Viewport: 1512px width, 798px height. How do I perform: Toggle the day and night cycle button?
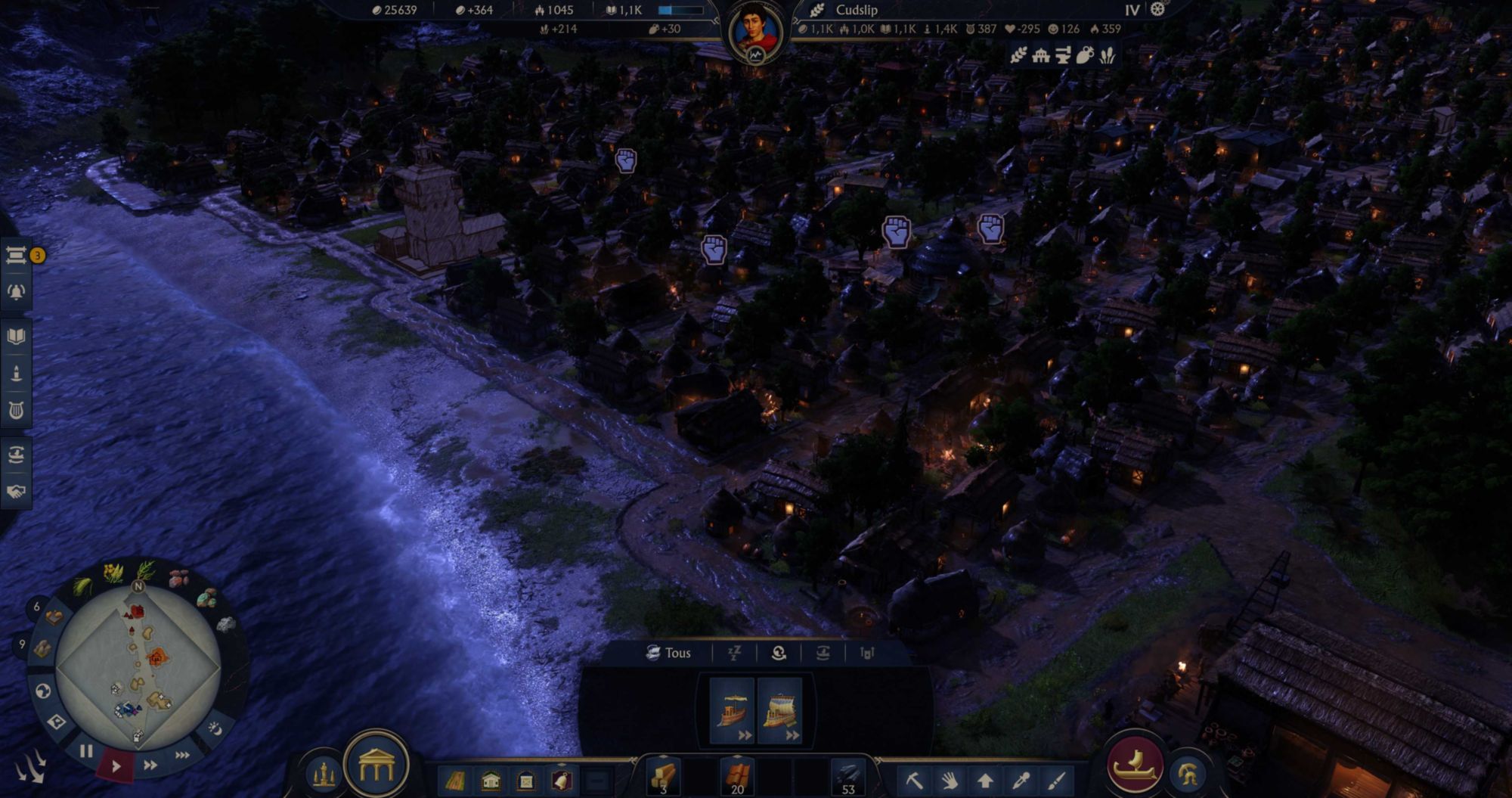point(215,728)
